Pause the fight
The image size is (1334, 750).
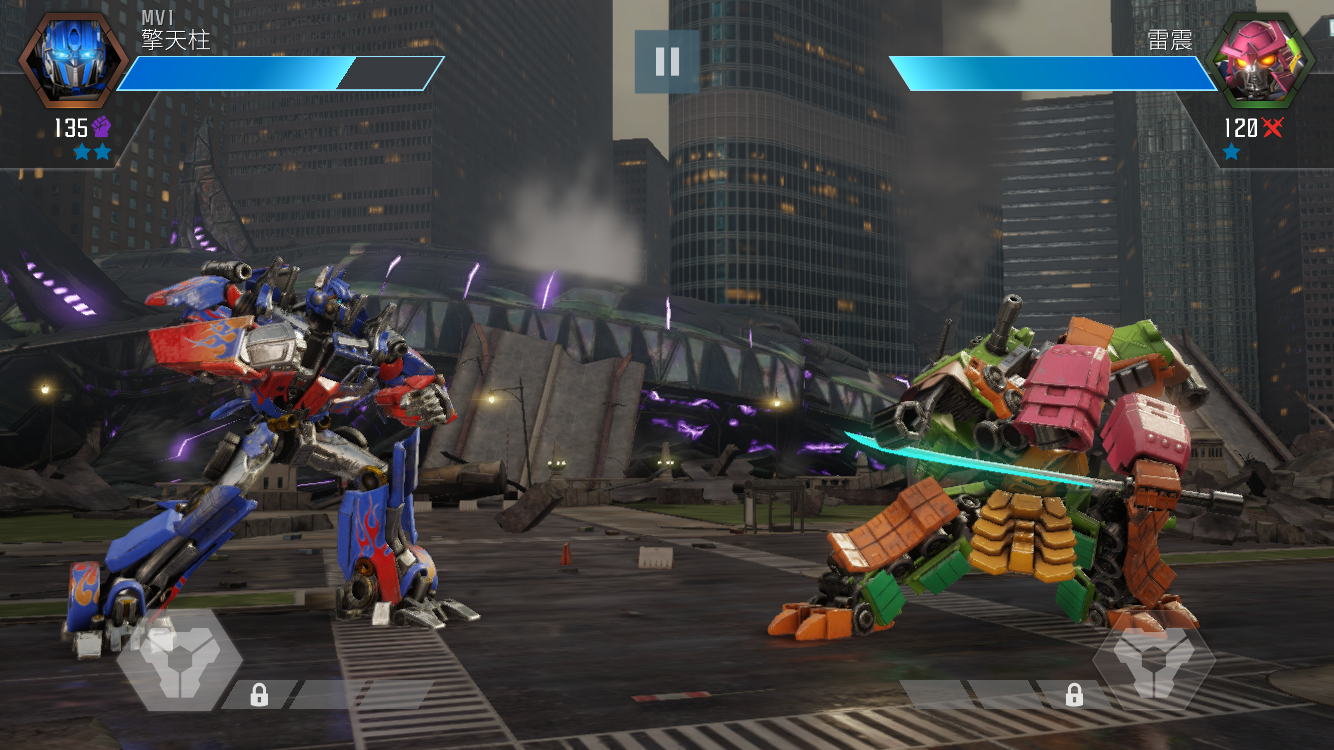667,62
